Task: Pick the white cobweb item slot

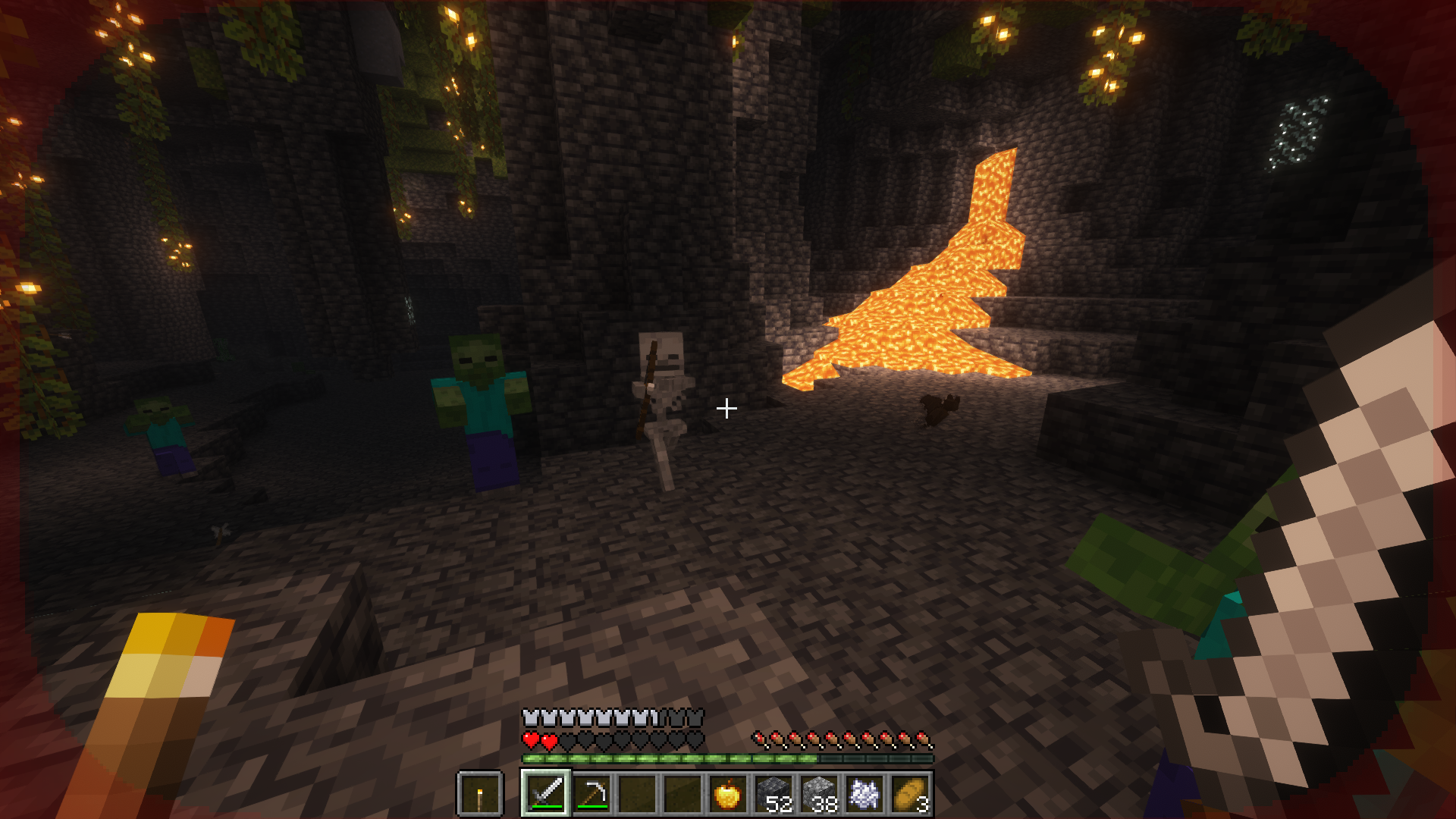Action: 864,793
